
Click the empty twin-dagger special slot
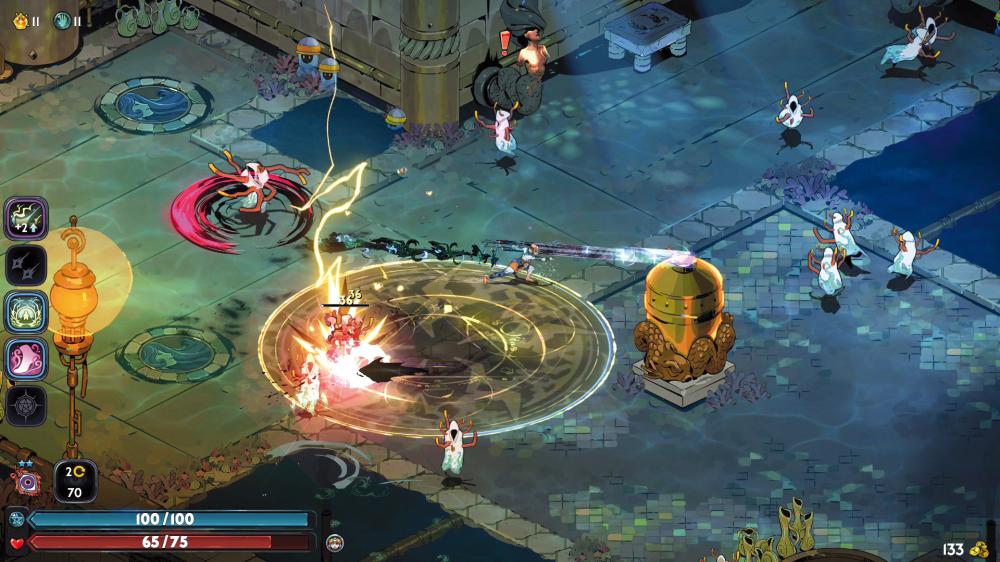26,264
